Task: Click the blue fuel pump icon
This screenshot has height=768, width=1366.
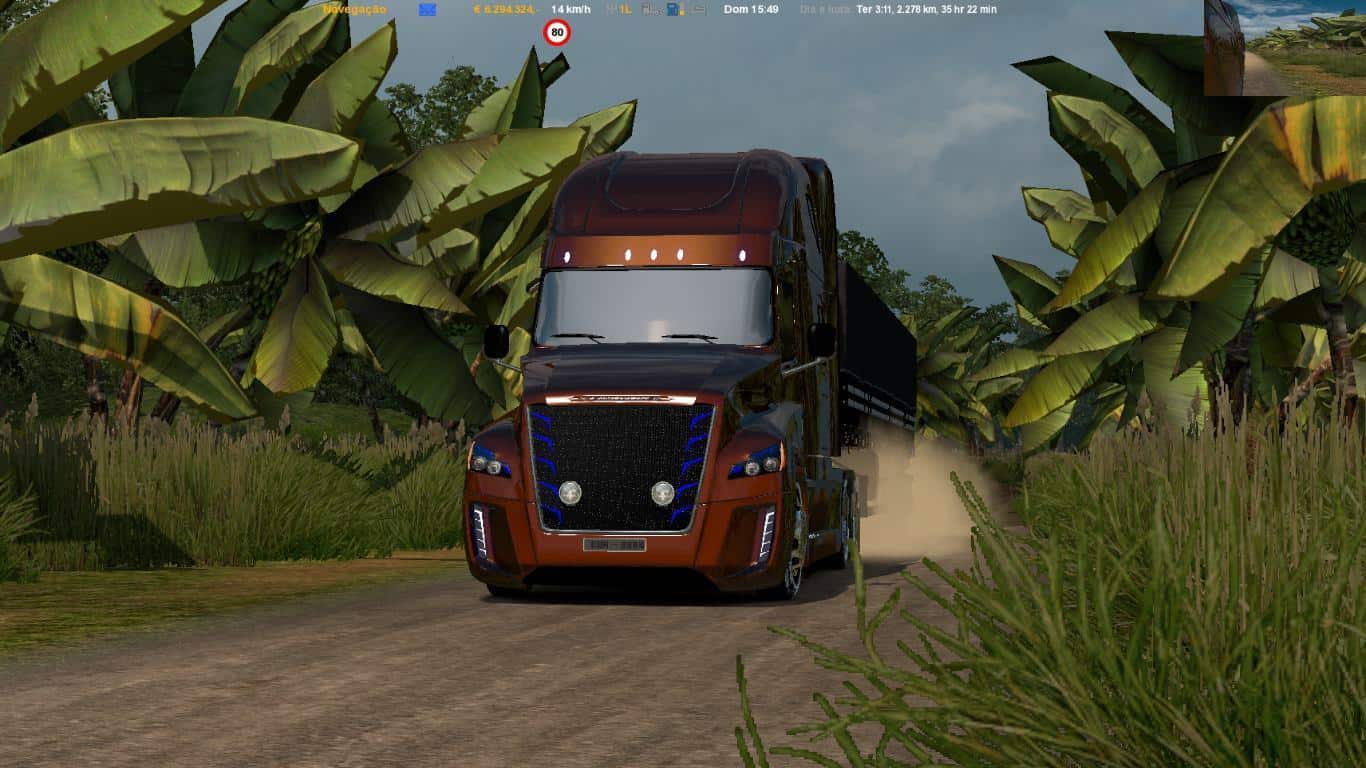Action: point(675,9)
